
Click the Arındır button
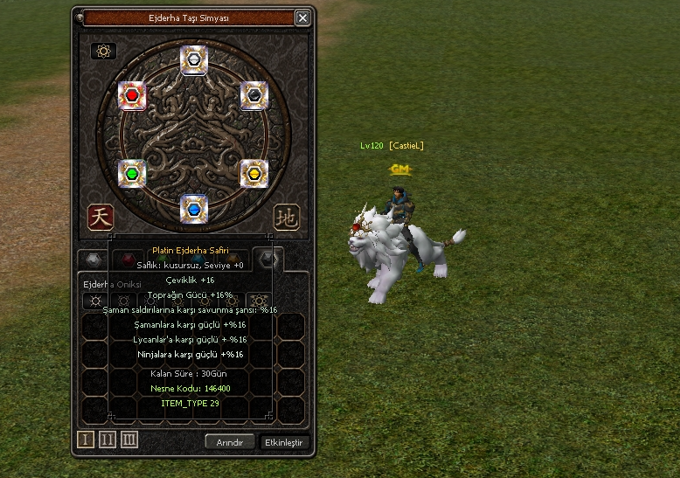[230, 442]
